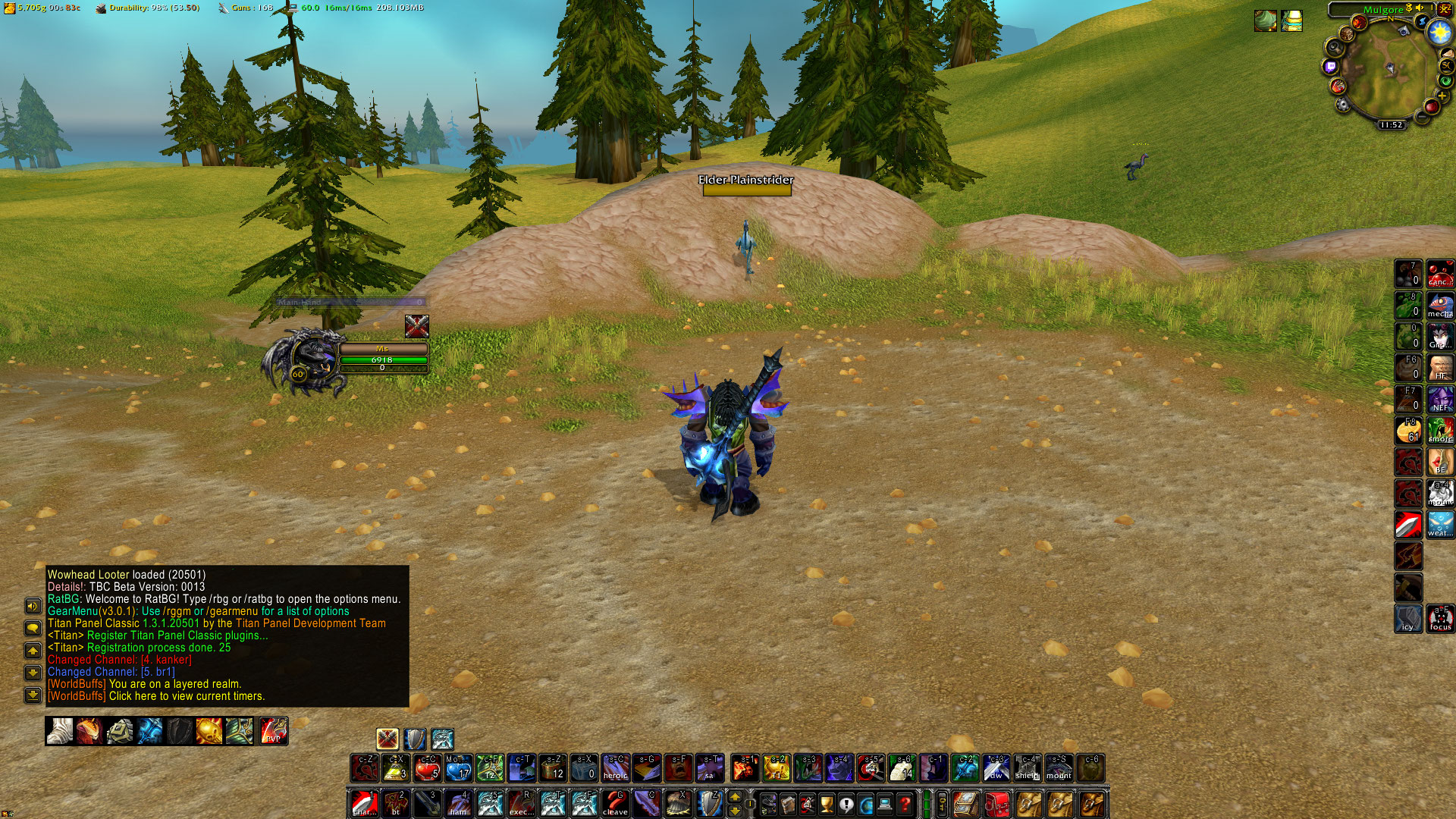
Task: Click the focus macro button
Action: (x=1440, y=618)
